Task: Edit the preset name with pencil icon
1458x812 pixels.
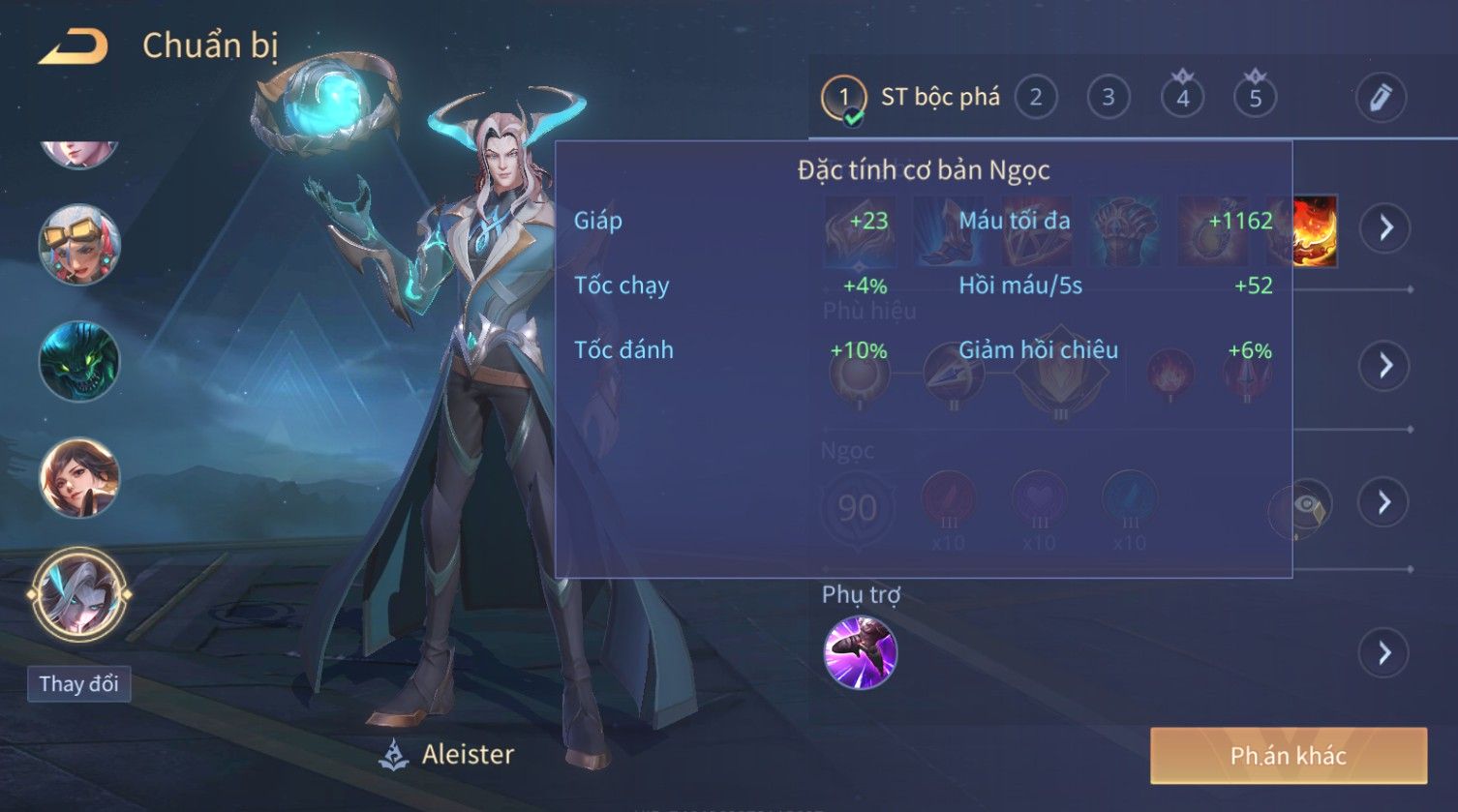Action: [1380, 98]
